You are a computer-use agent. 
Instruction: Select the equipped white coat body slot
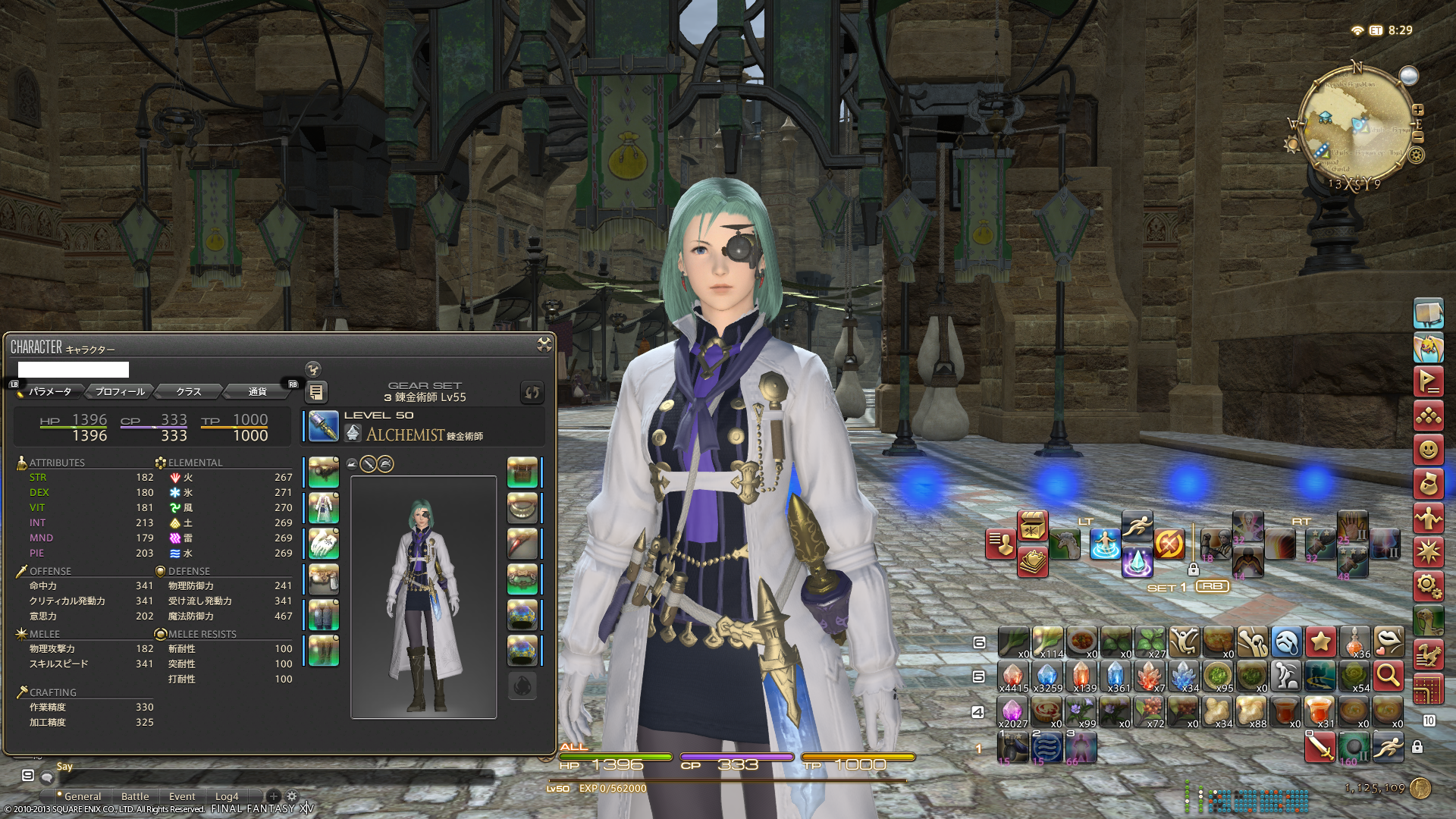click(324, 507)
